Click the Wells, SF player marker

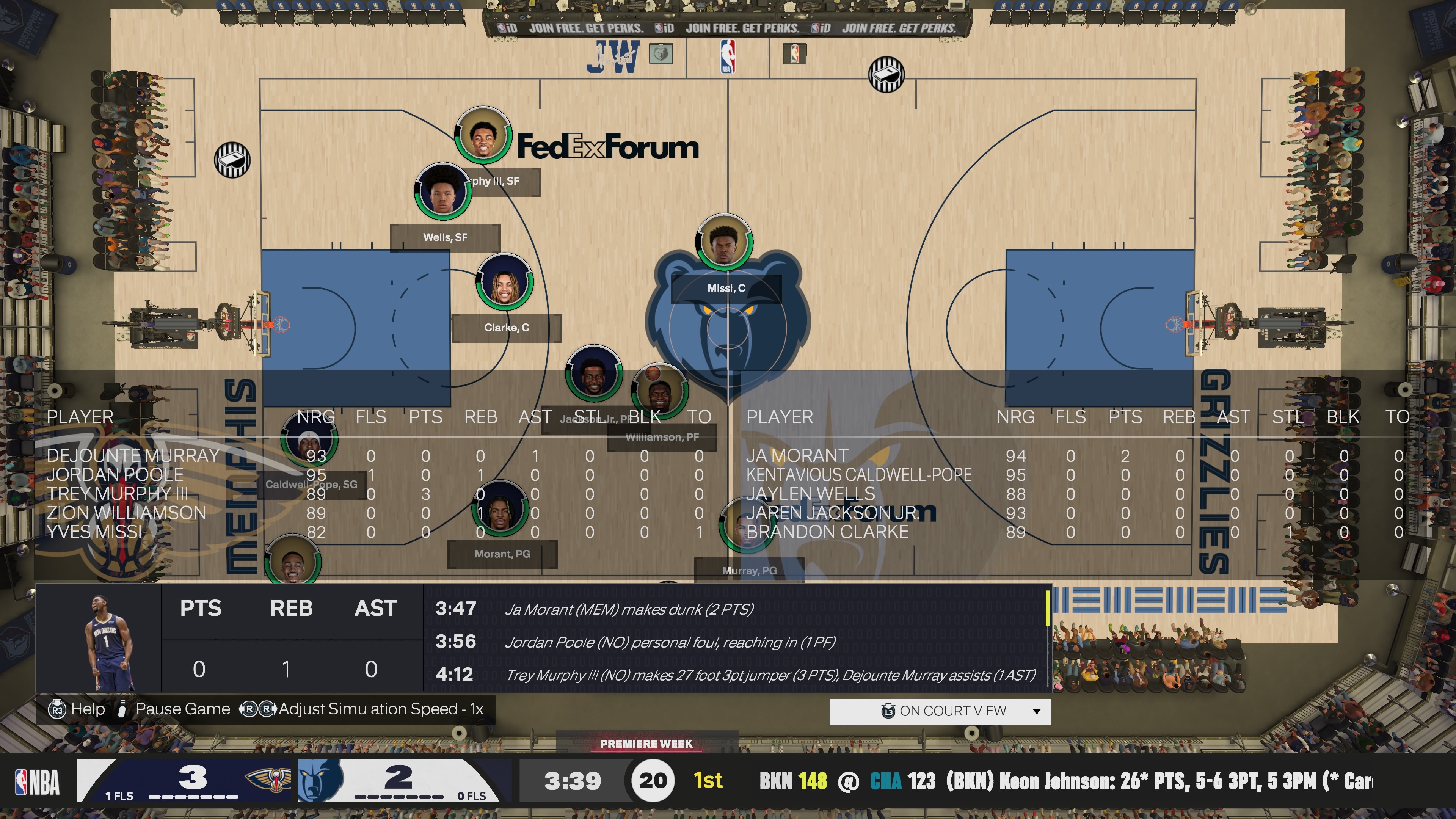pos(442,192)
